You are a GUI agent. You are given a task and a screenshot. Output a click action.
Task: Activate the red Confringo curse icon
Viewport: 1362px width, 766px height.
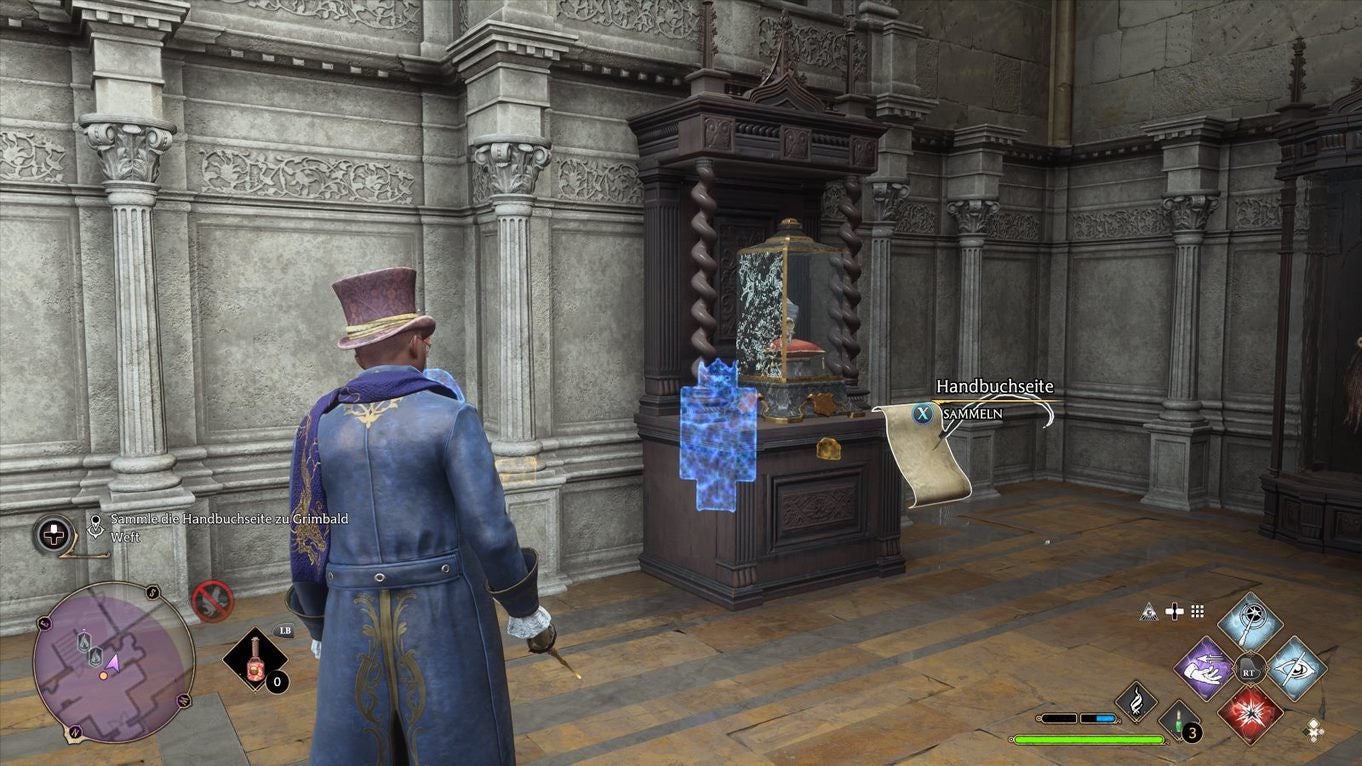point(1251,718)
